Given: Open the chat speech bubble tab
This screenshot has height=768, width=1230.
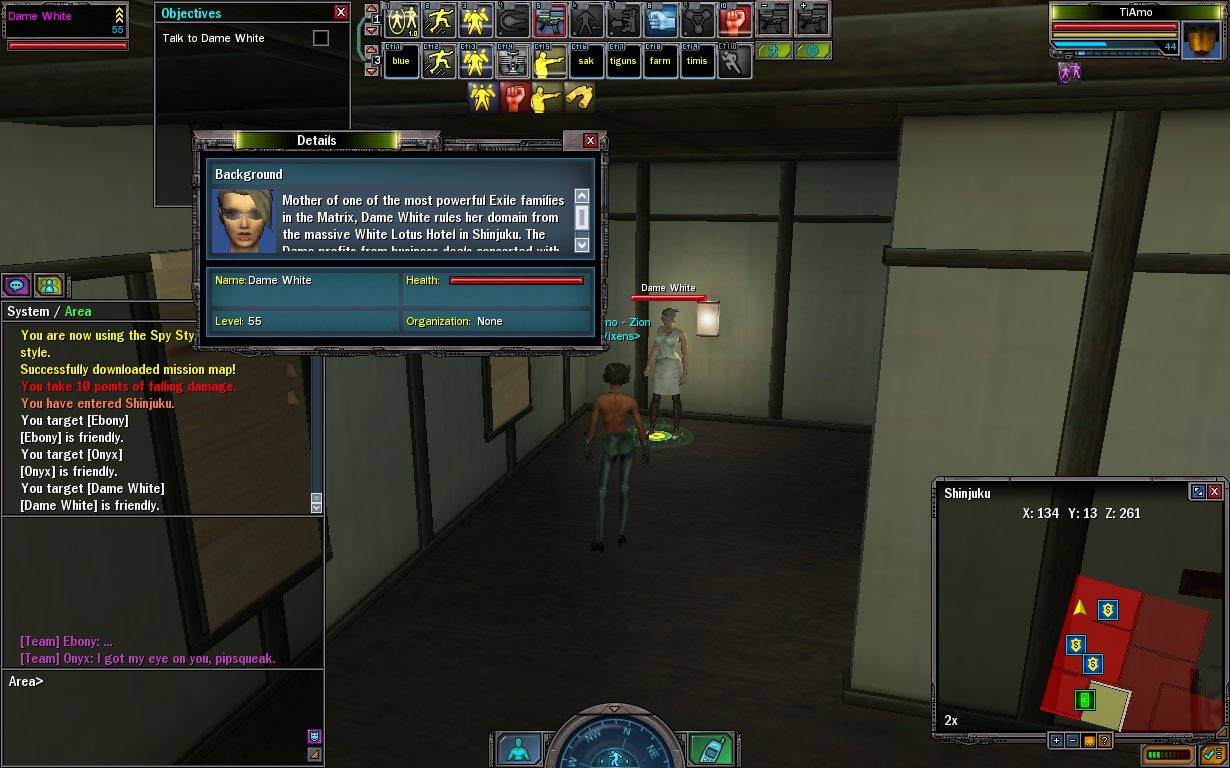Looking at the screenshot, I should [x=17, y=286].
